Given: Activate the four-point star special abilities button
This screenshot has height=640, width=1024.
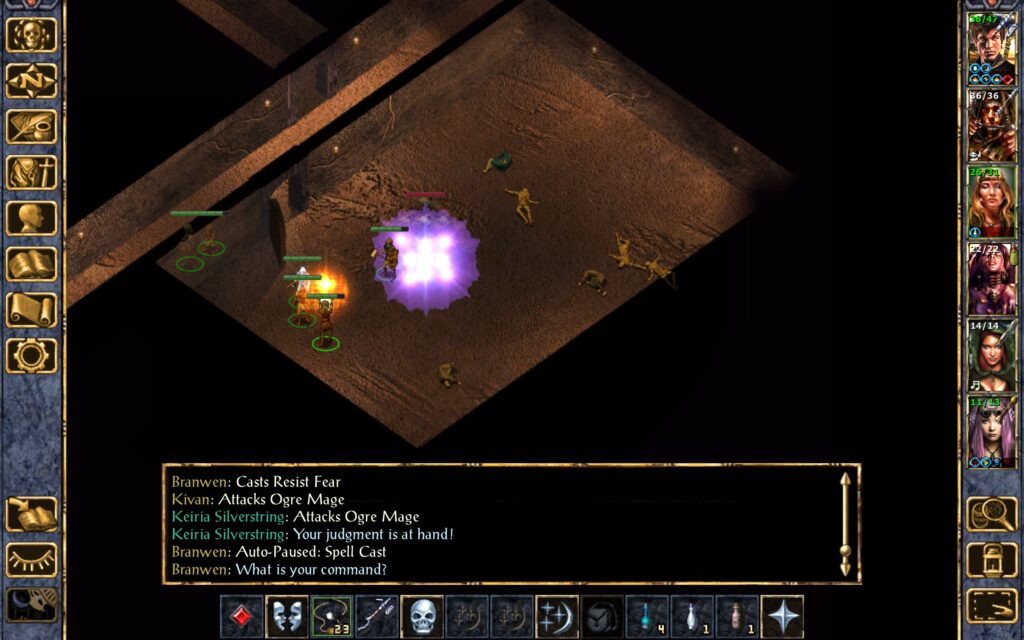Looking at the screenshot, I should 782,616.
